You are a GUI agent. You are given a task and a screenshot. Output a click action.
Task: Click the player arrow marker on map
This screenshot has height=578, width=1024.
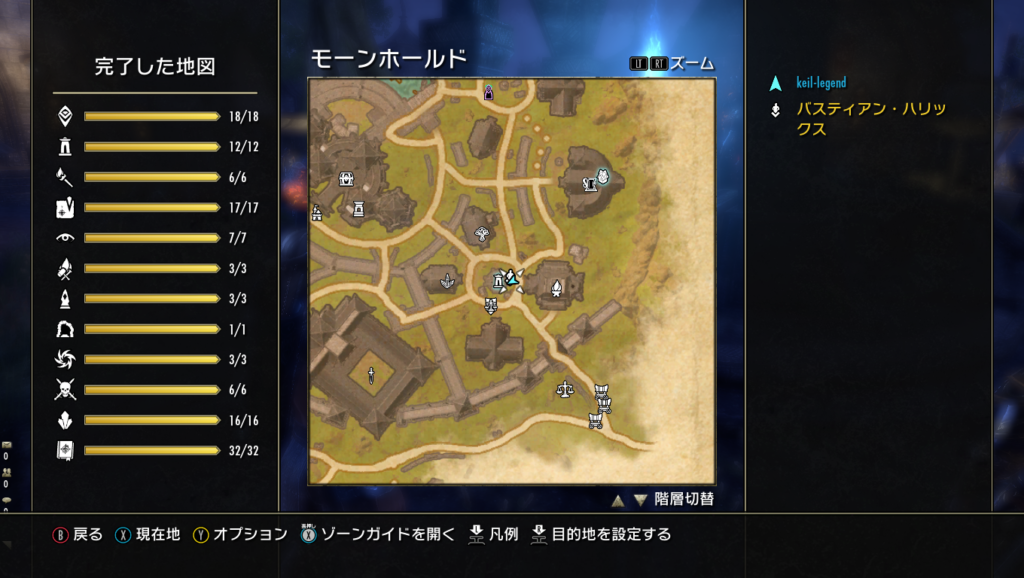(512, 277)
